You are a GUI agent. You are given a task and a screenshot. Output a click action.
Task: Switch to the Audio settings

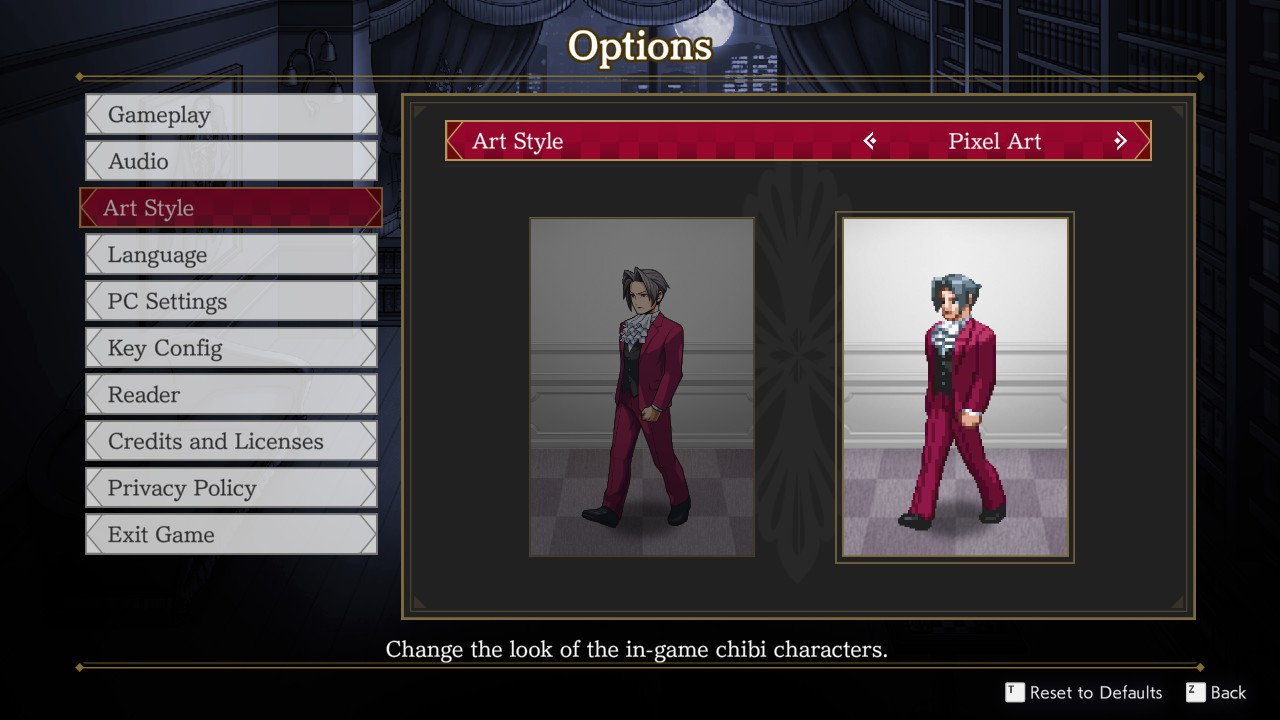231,161
